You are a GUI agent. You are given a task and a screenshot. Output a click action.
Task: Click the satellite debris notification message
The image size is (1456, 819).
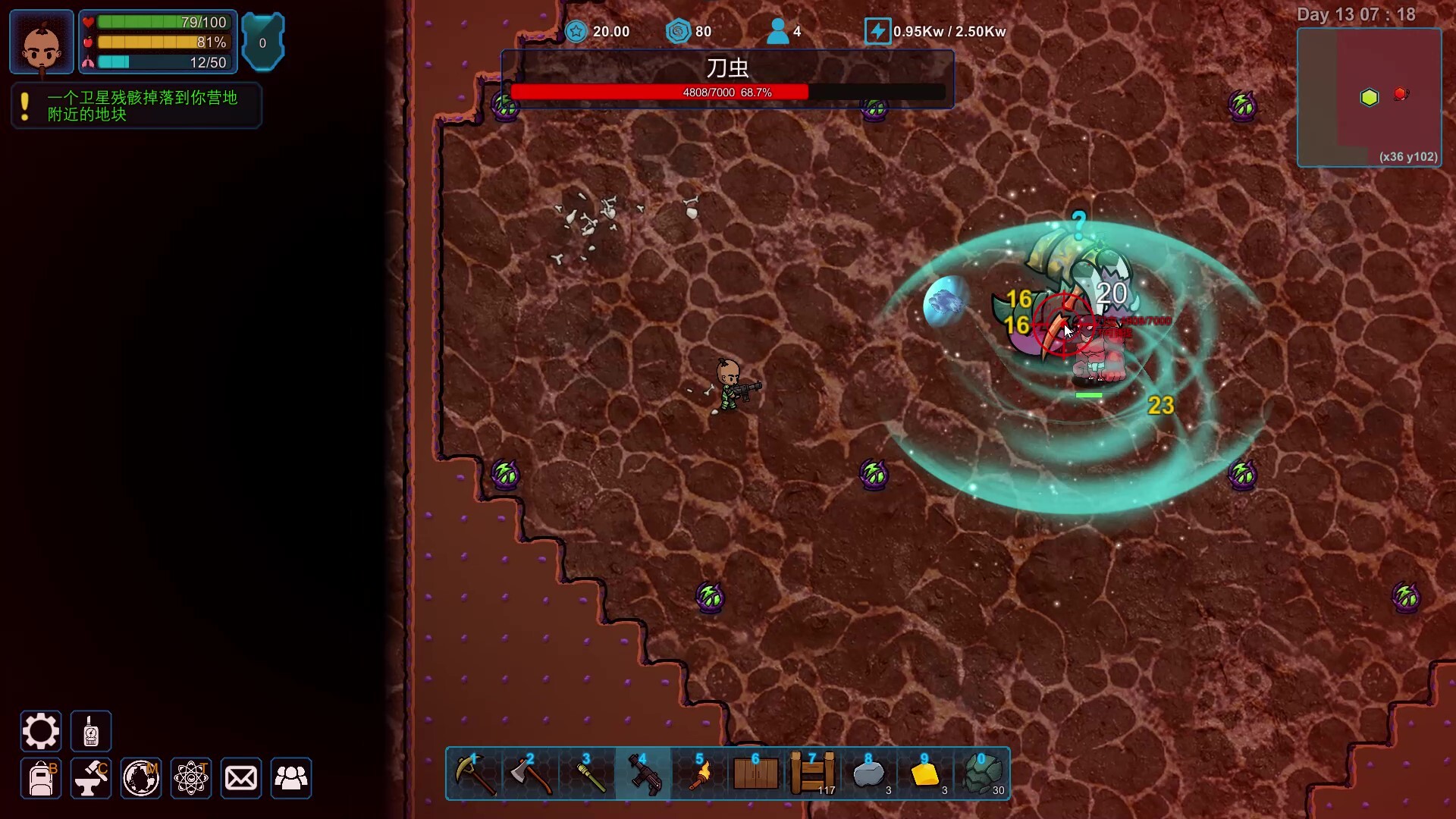click(x=135, y=105)
